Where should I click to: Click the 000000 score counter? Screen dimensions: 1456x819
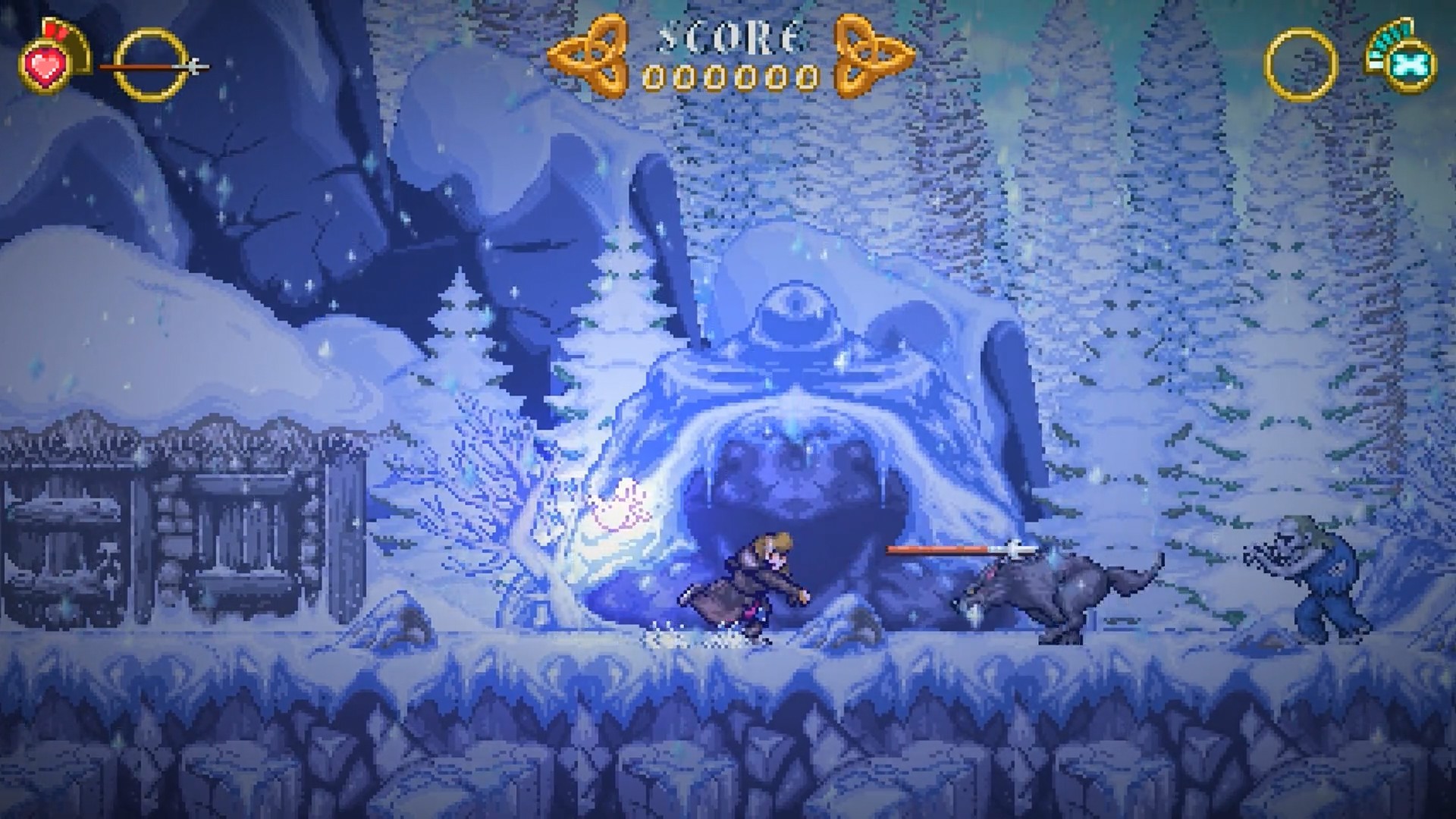pyautogui.click(x=728, y=77)
